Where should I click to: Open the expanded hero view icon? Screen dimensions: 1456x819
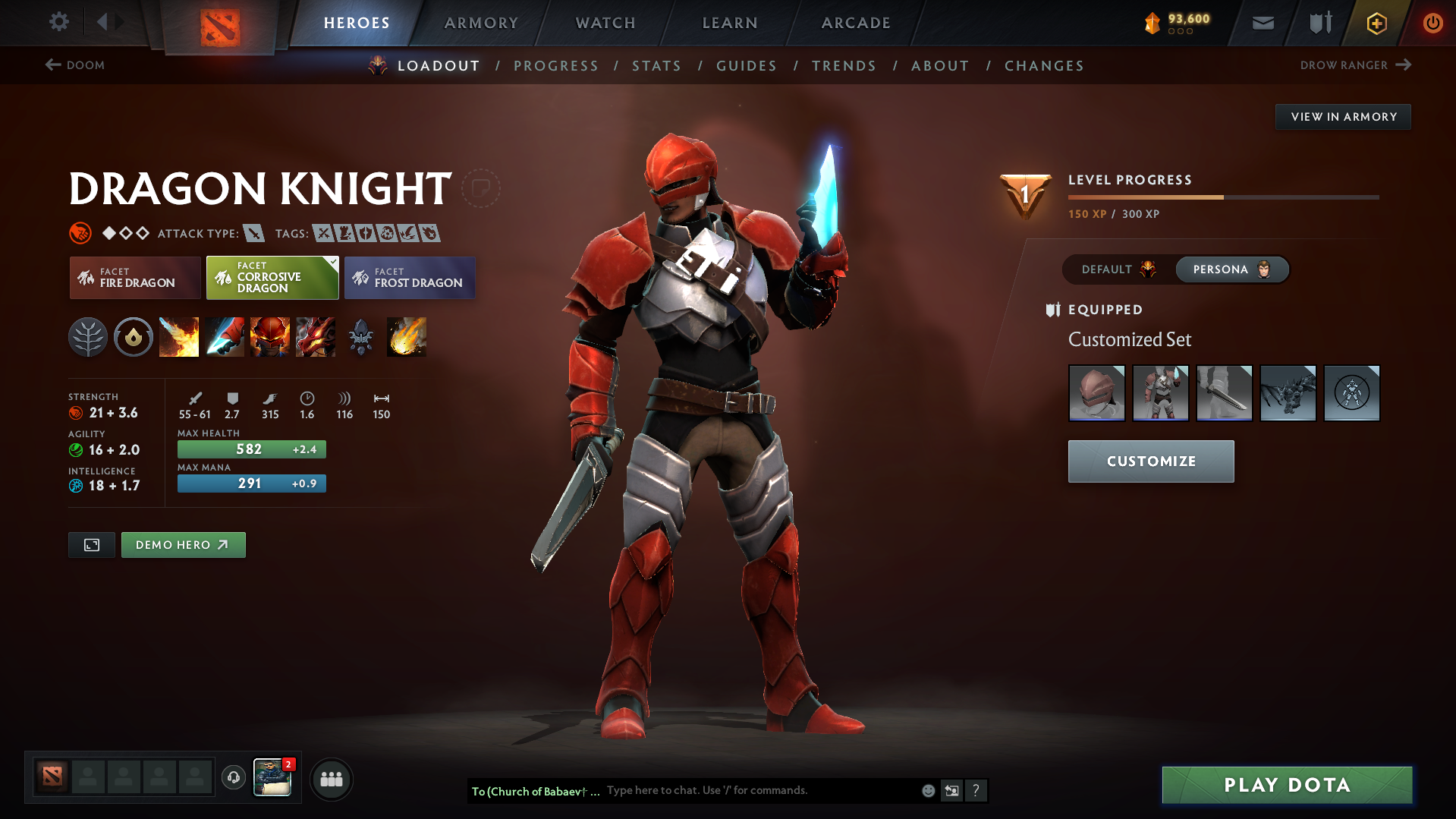[91, 544]
